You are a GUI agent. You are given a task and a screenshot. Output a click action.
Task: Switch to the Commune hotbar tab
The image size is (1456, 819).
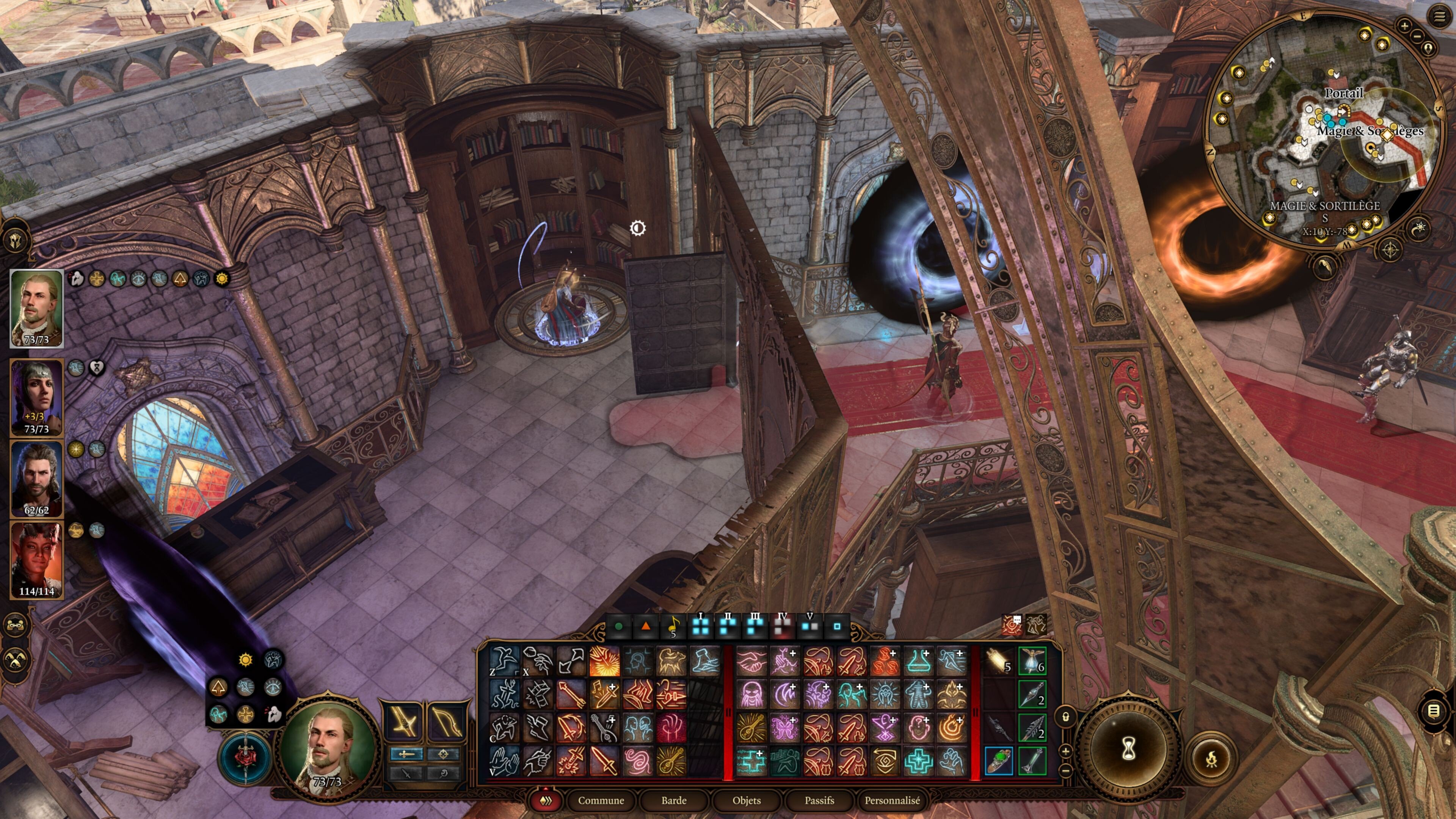coord(601,800)
